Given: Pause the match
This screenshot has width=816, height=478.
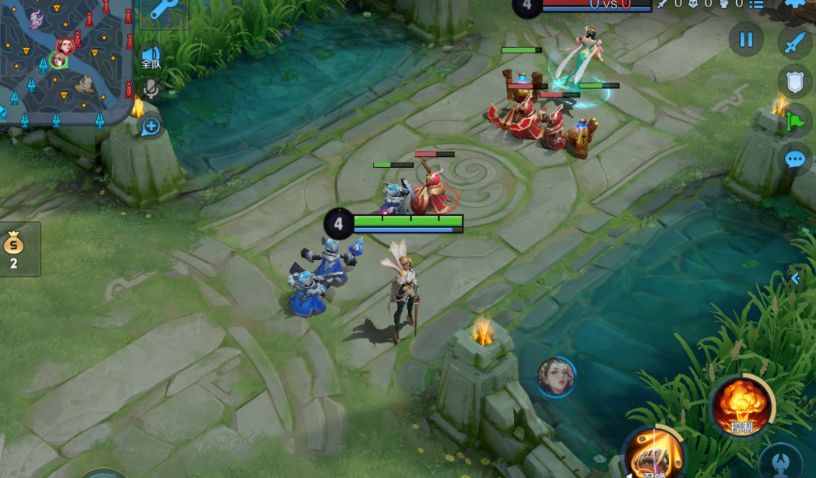Looking at the screenshot, I should click(x=746, y=40).
